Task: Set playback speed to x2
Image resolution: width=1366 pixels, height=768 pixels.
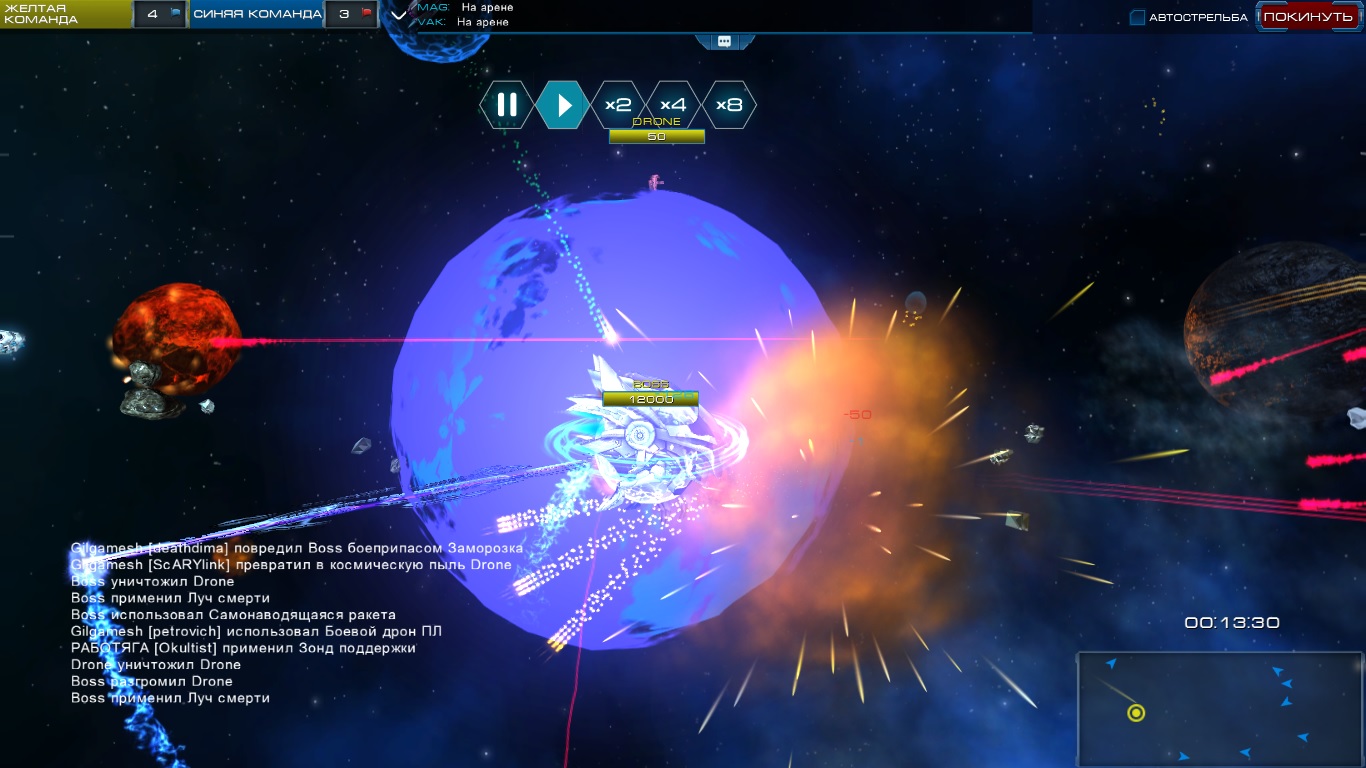Action: (x=618, y=105)
